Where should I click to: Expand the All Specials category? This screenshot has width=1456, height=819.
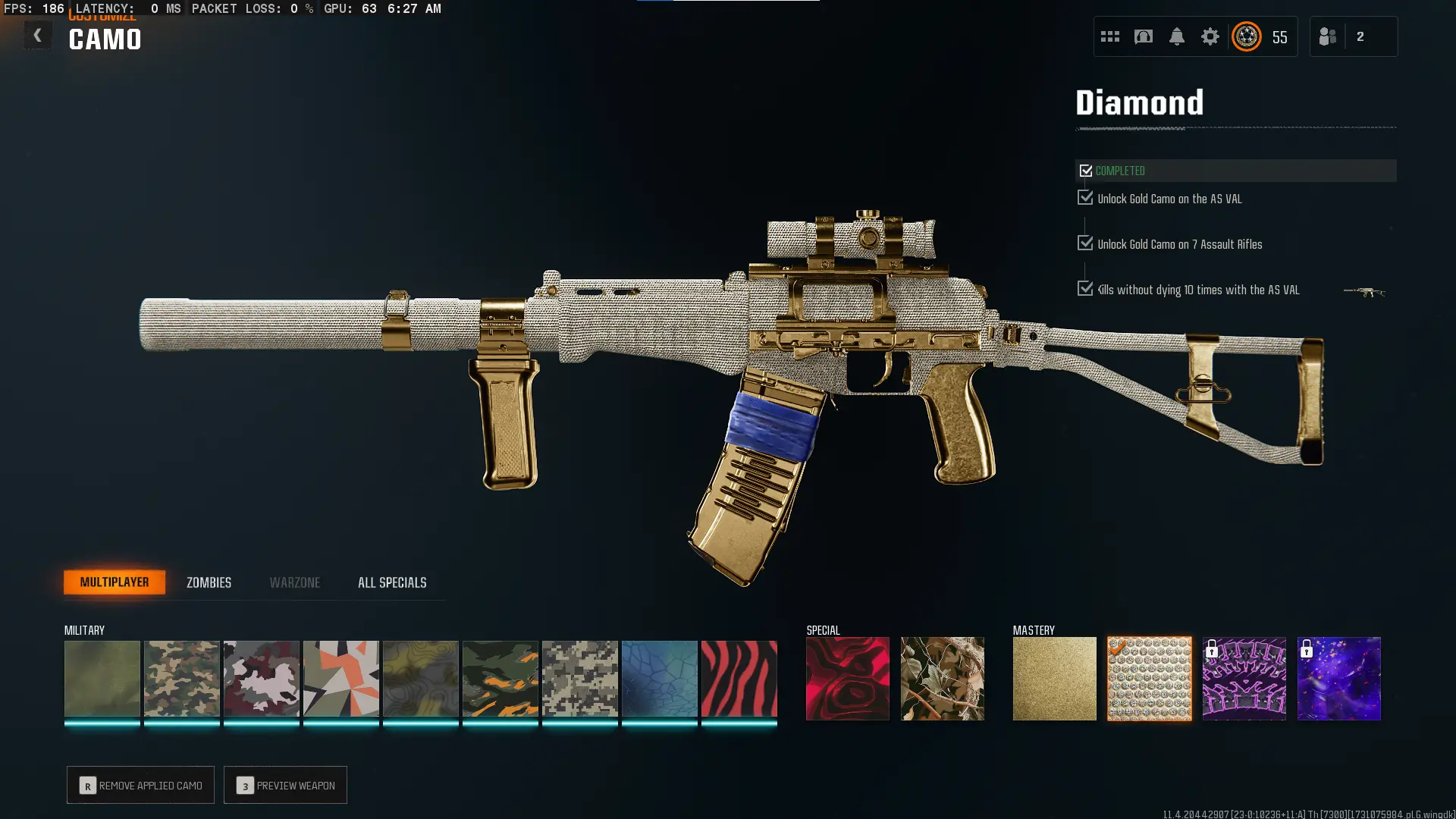[392, 582]
